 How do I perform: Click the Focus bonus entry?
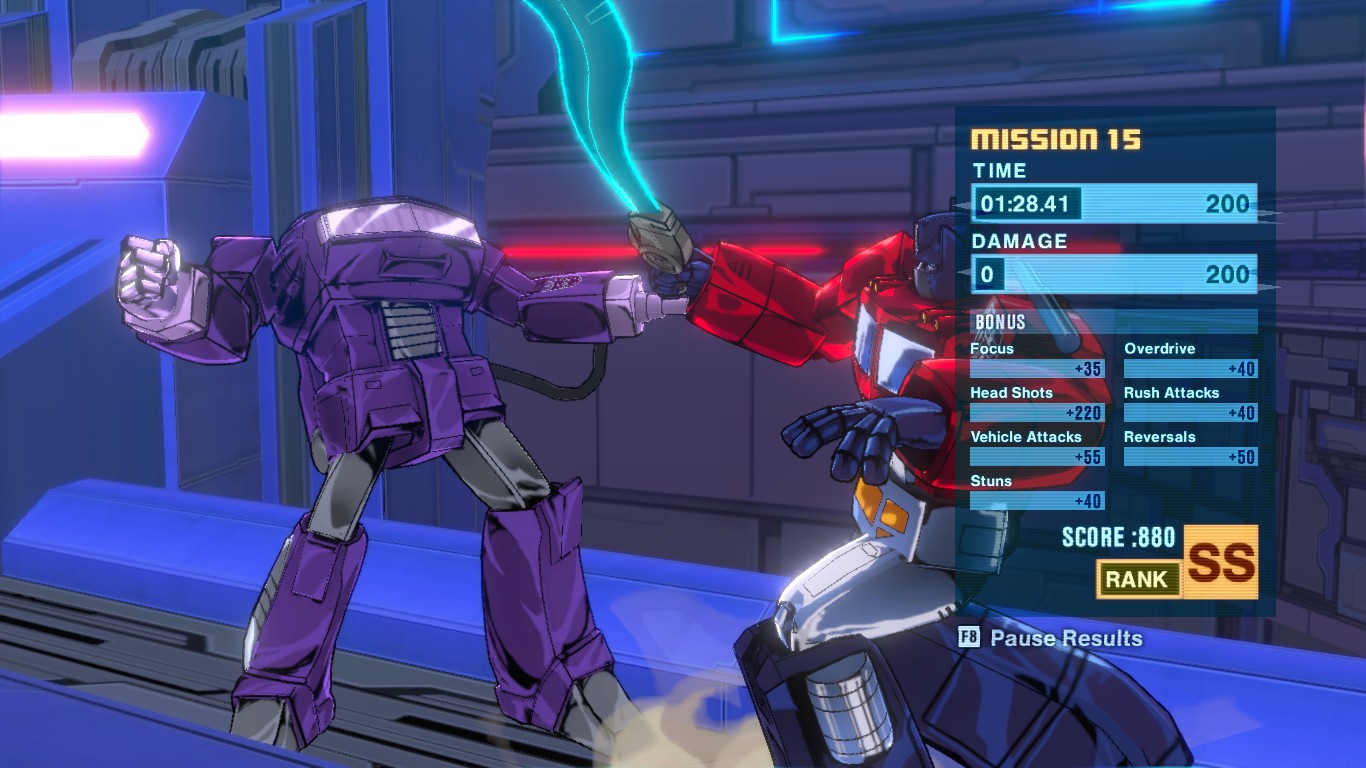point(1037,358)
